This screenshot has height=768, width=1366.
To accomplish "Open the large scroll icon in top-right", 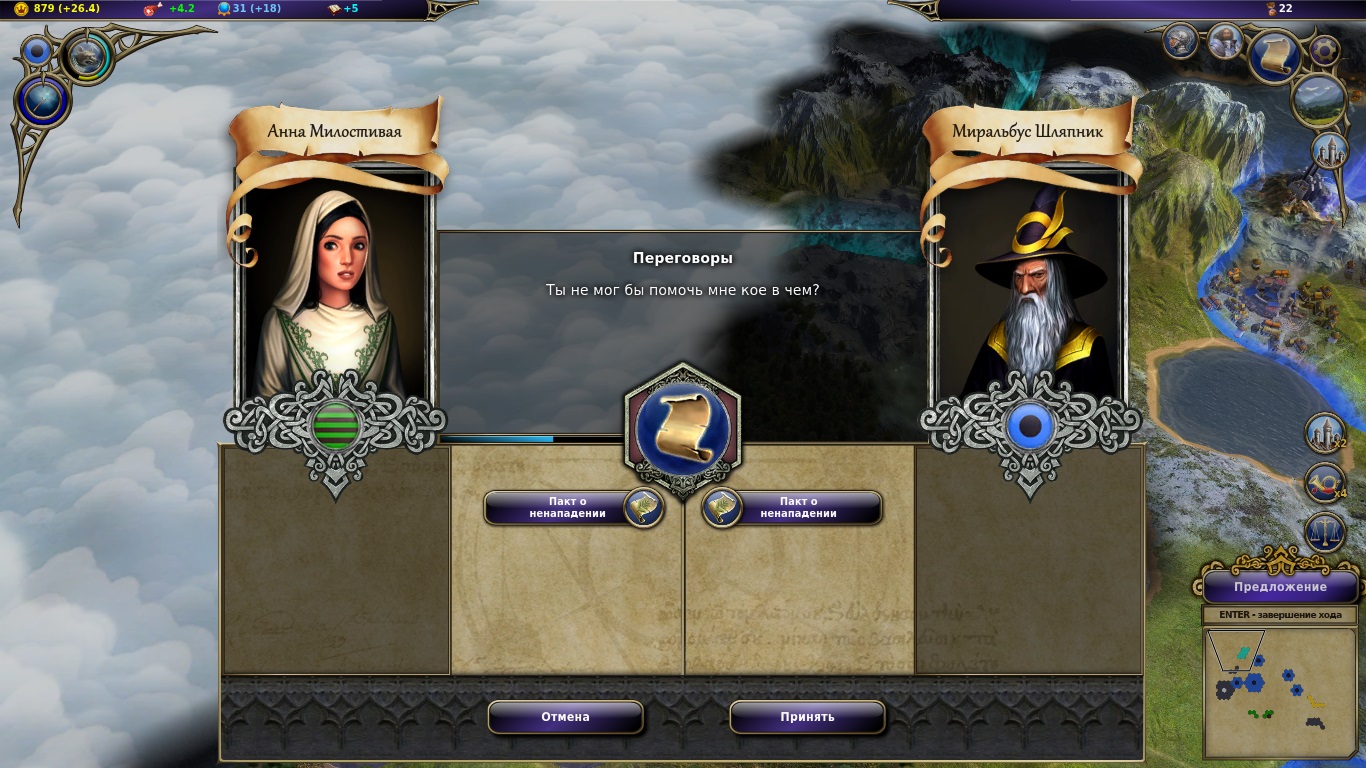I will 1275,56.
